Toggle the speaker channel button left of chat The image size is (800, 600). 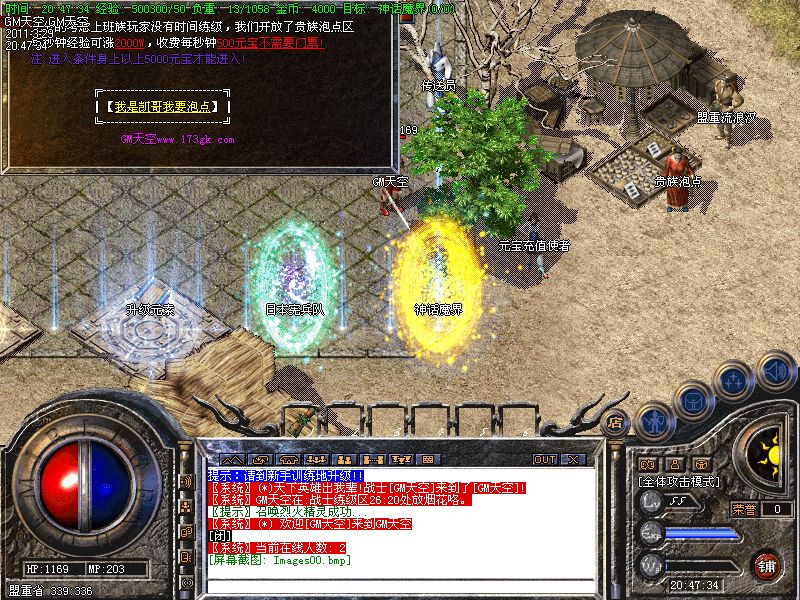click(185, 481)
